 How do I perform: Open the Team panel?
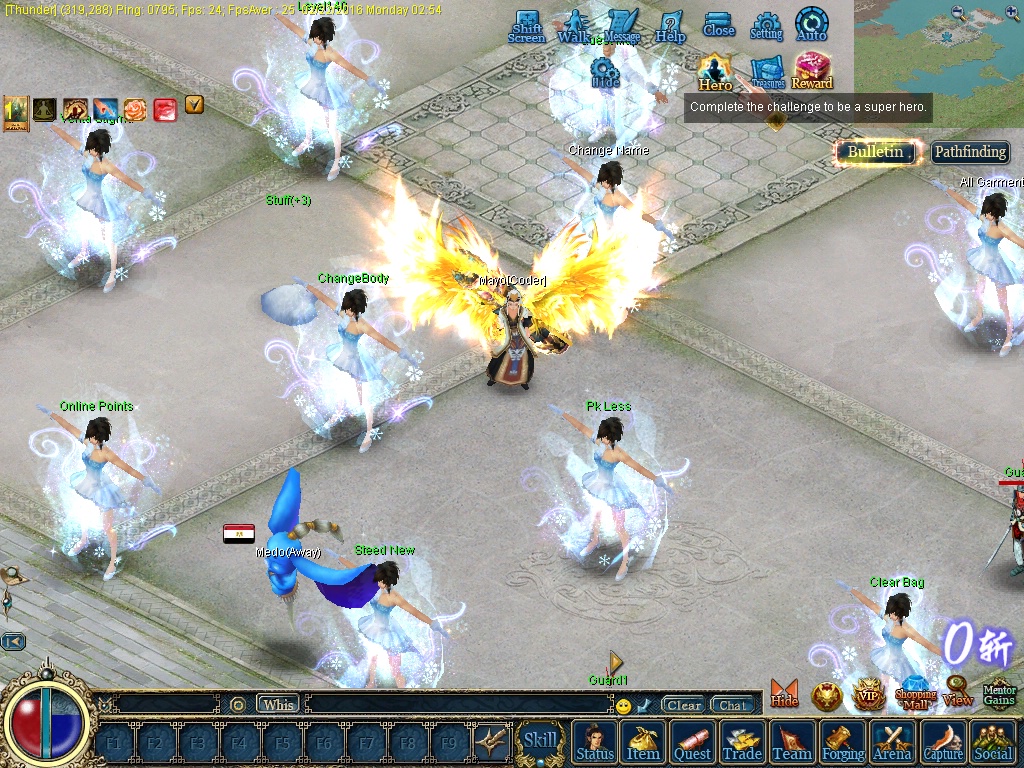click(x=792, y=742)
